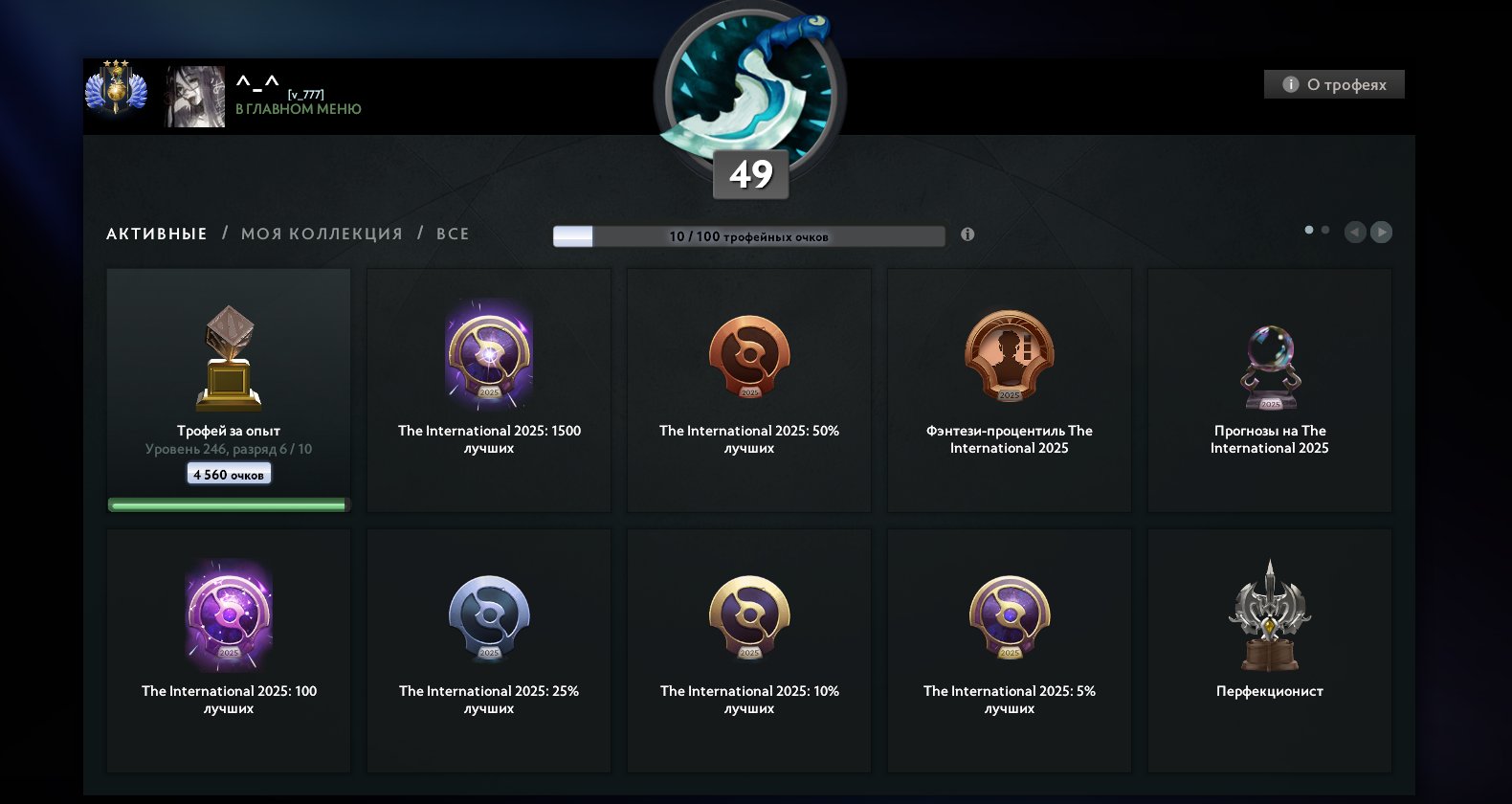1512x804 pixels.
Task: Click the trophy points progress bar
Action: pos(750,235)
